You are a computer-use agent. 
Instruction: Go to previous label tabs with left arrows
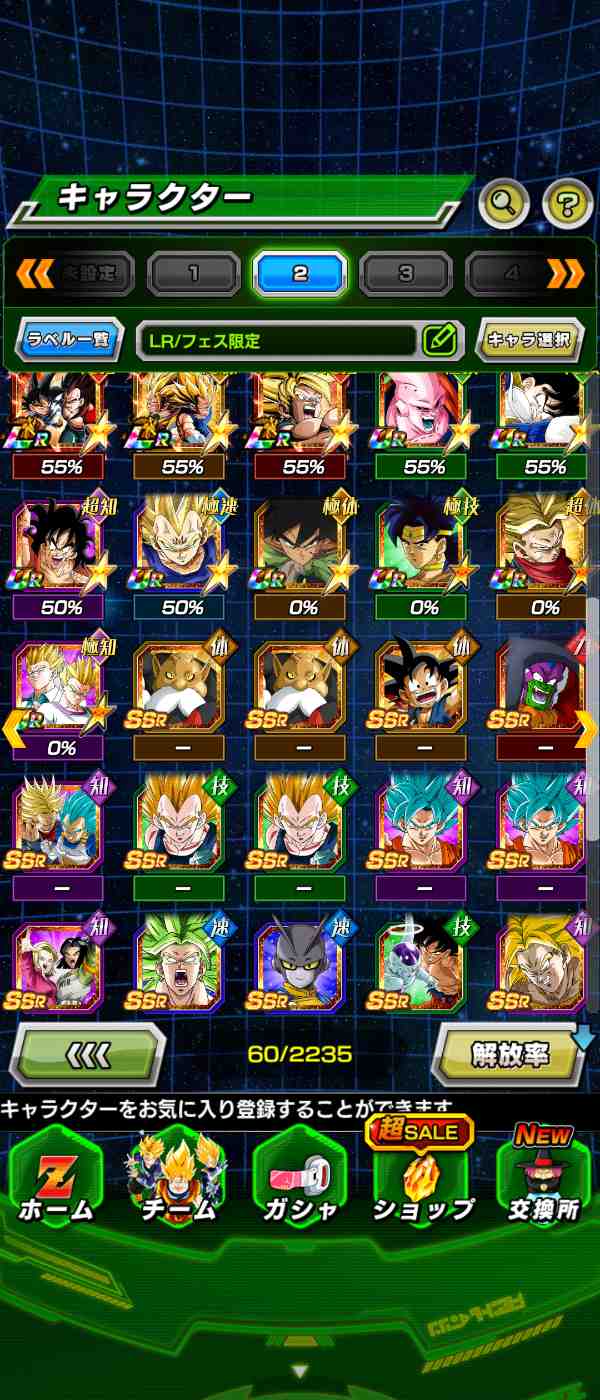coord(35,273)
